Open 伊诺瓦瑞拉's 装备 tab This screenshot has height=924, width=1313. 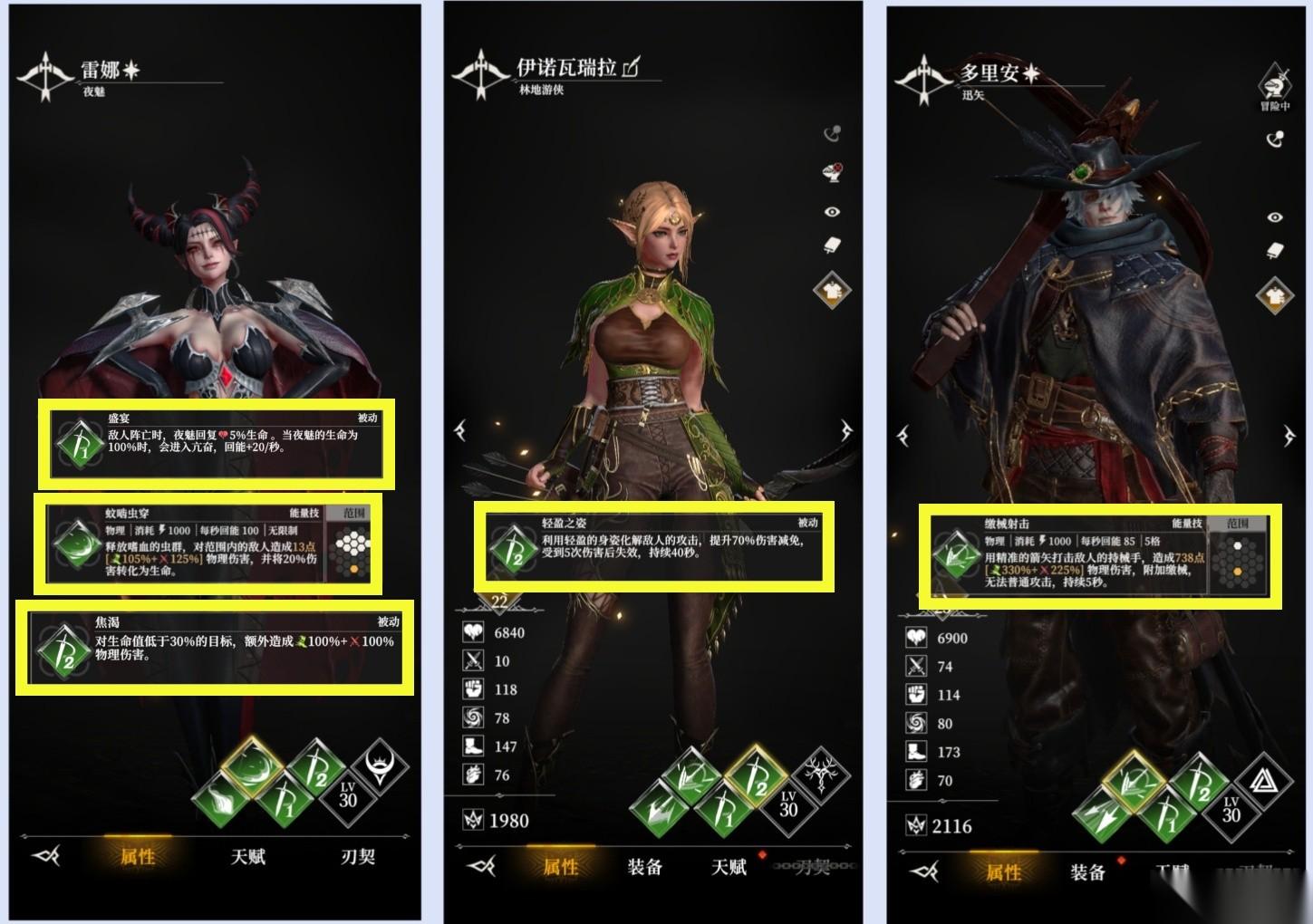pyautogui.click(x=644, y=867)
